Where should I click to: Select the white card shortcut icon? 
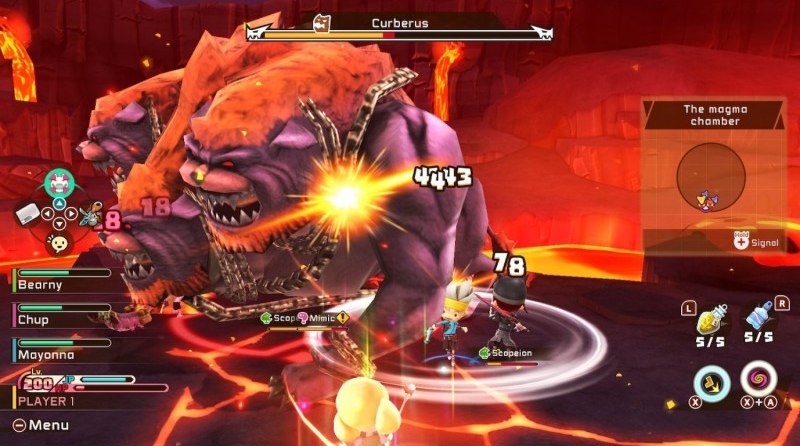pos(27,212)
